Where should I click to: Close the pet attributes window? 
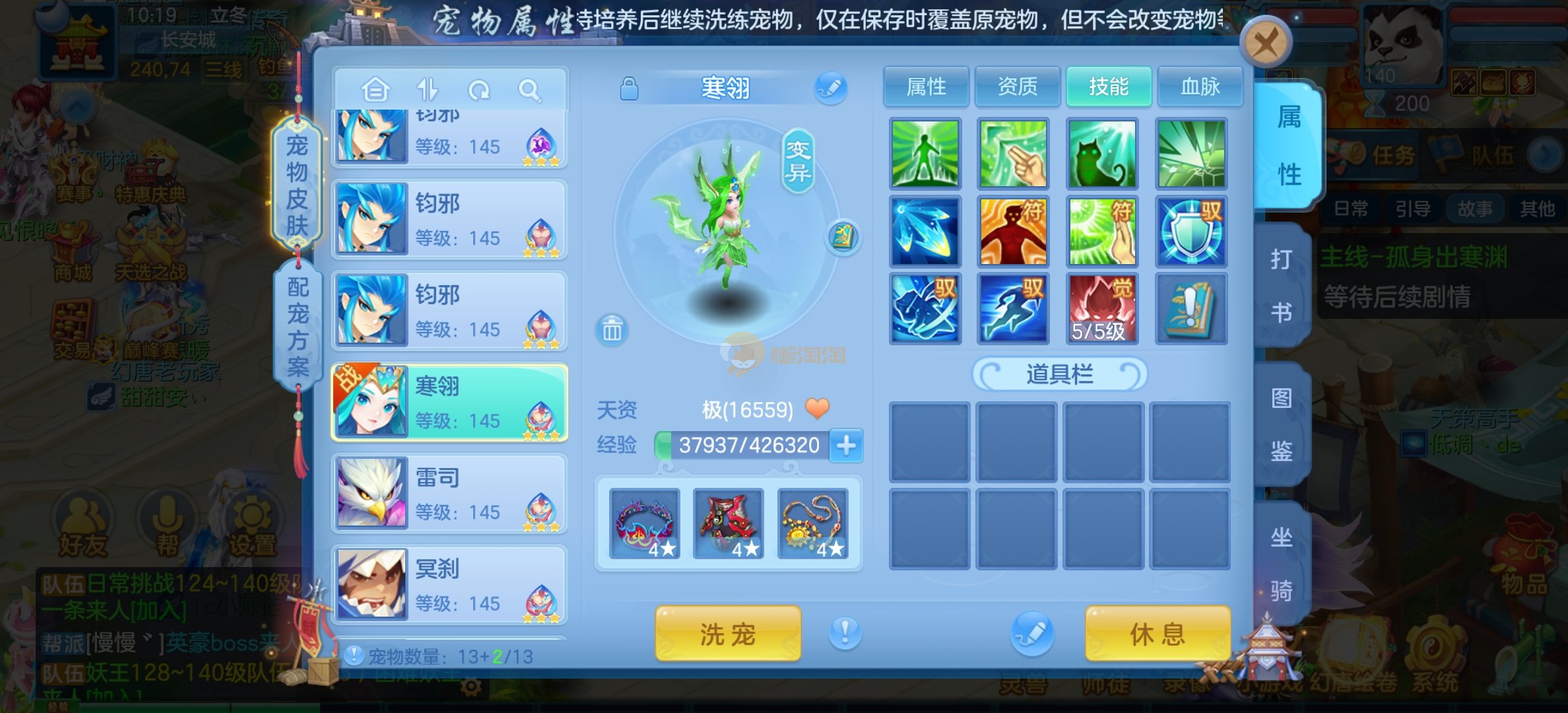(1265, 44)
